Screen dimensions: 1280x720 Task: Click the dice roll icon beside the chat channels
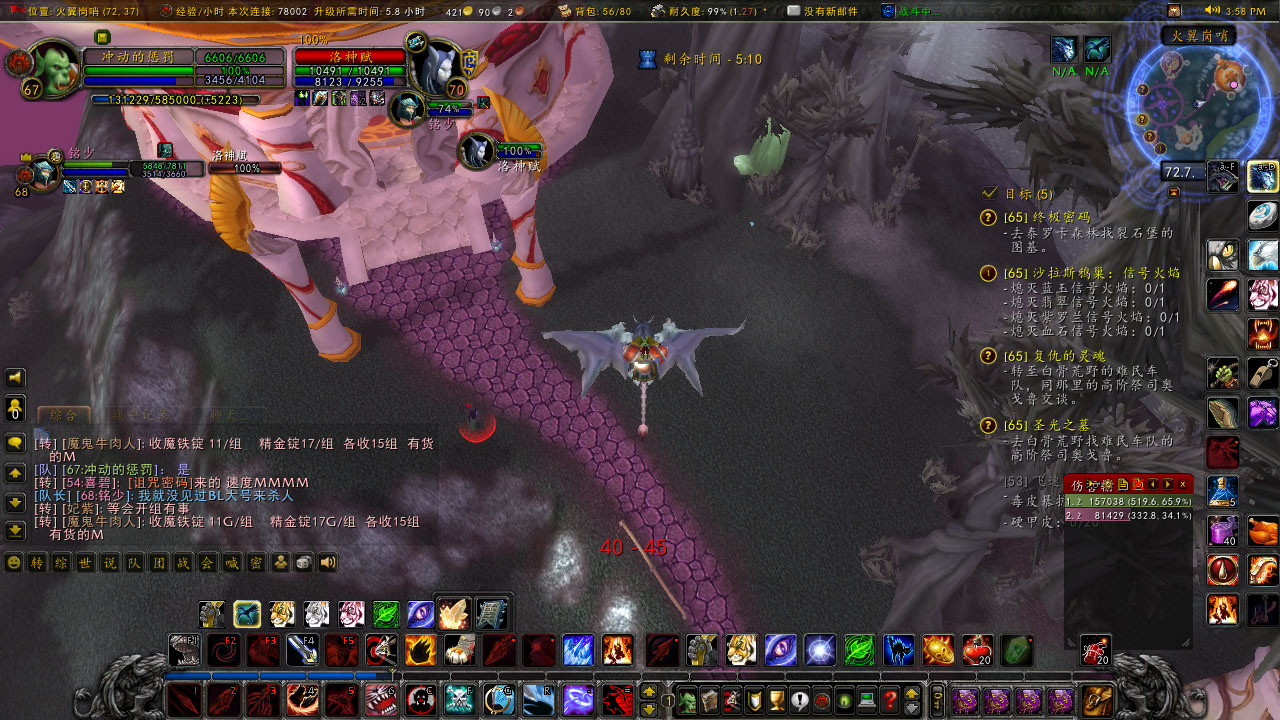(303, 562)
